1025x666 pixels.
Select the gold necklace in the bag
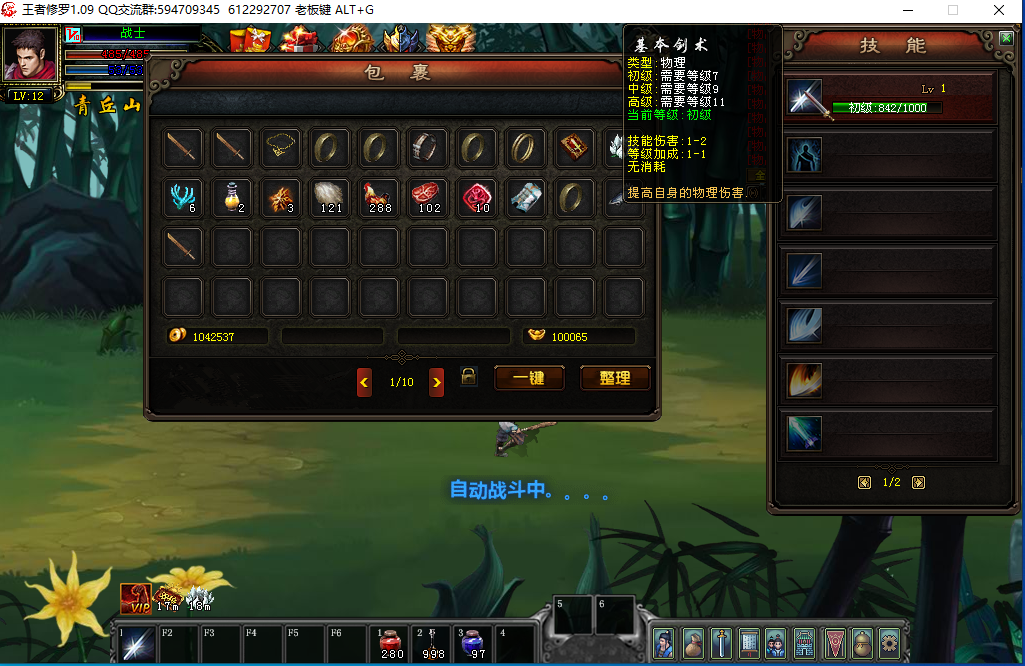(282, 148)
